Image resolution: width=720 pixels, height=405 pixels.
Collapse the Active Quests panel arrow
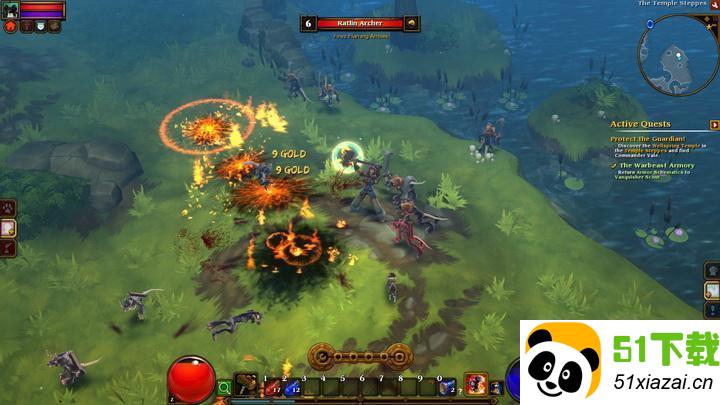click(x=714, y=123)
